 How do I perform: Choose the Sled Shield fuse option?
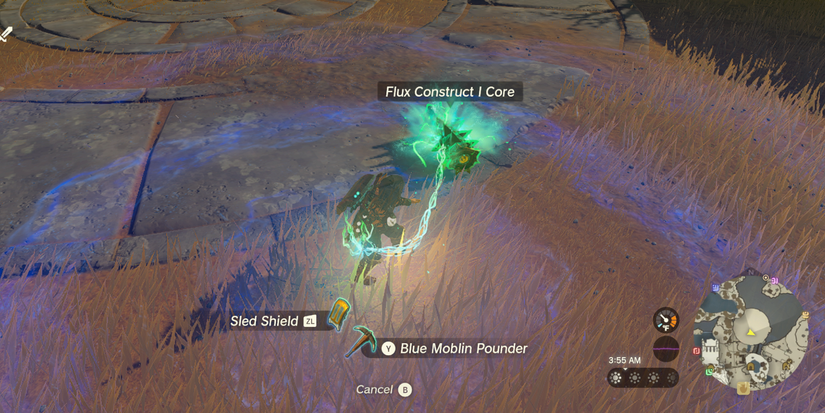[265, 321]
